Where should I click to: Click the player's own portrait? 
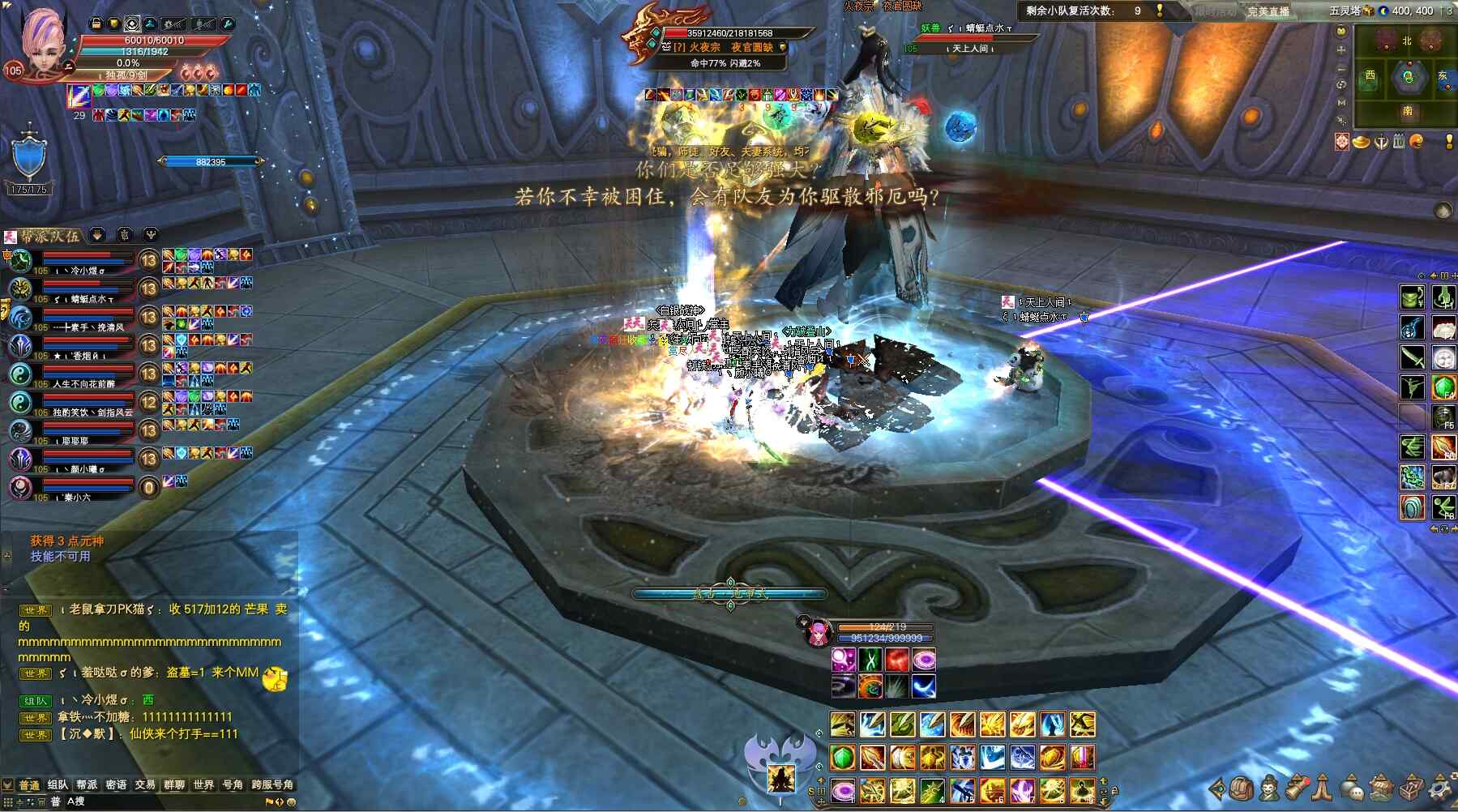click(x=42, y=45)
